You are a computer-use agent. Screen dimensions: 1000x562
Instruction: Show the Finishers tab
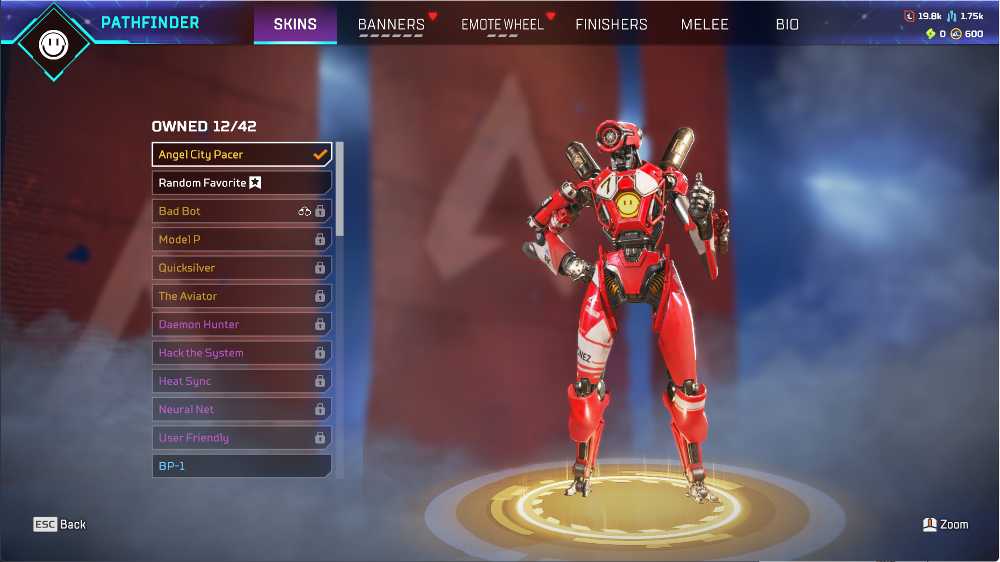point(611,24)
